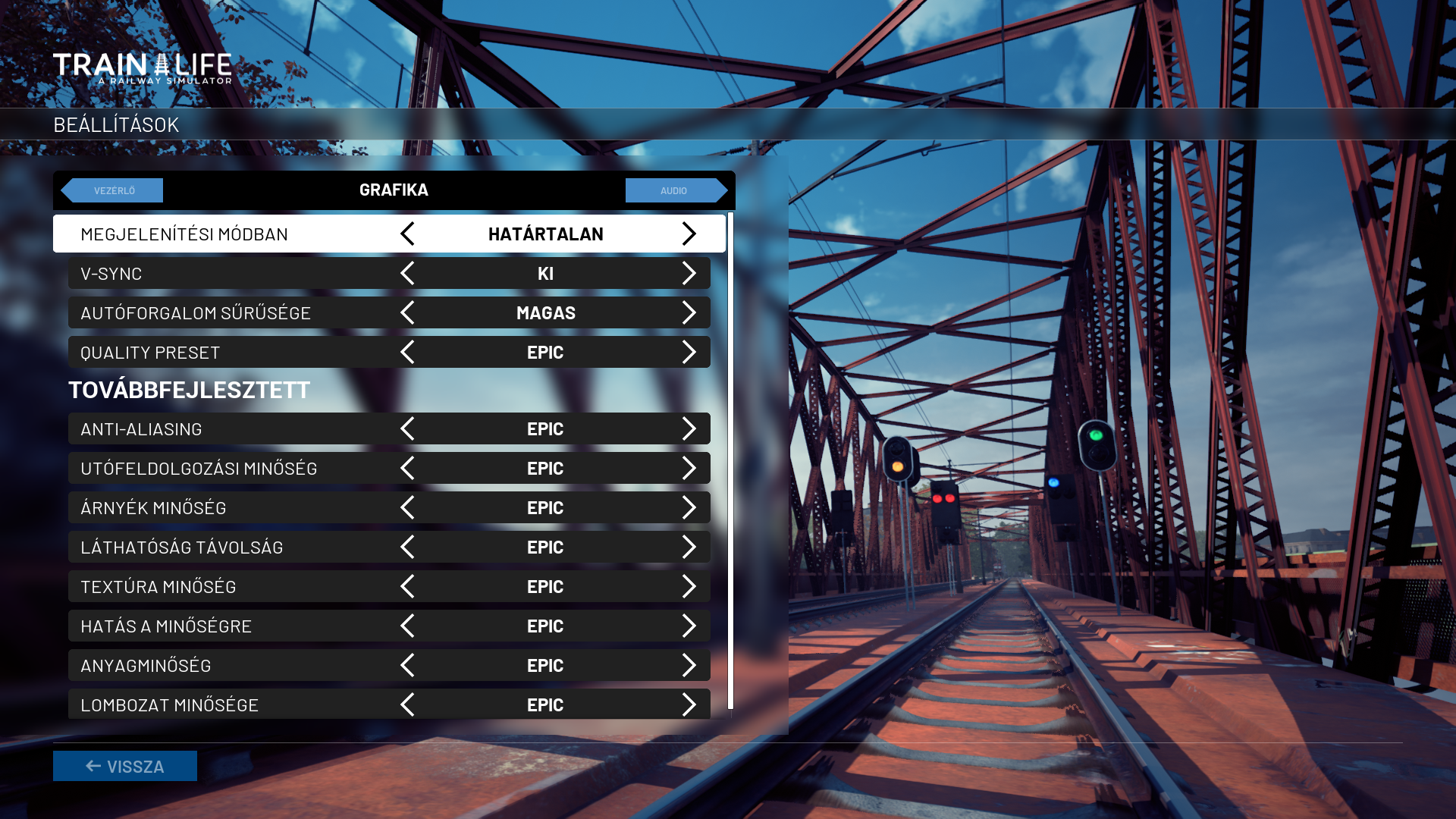
Task: Reduce Árnyék minőség using left arrow
Action: pos(407,507)
